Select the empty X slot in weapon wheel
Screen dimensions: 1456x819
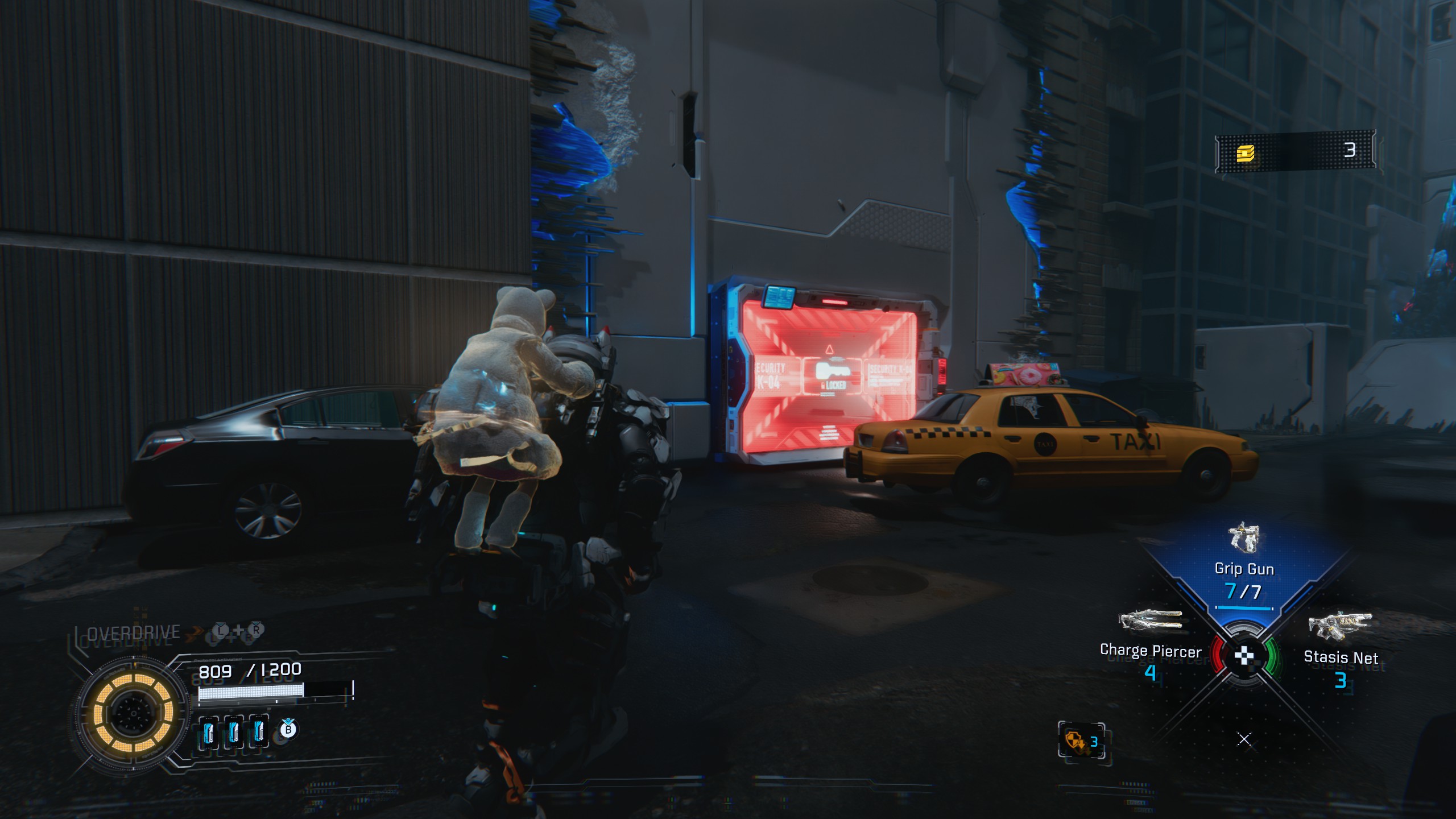1244,739
